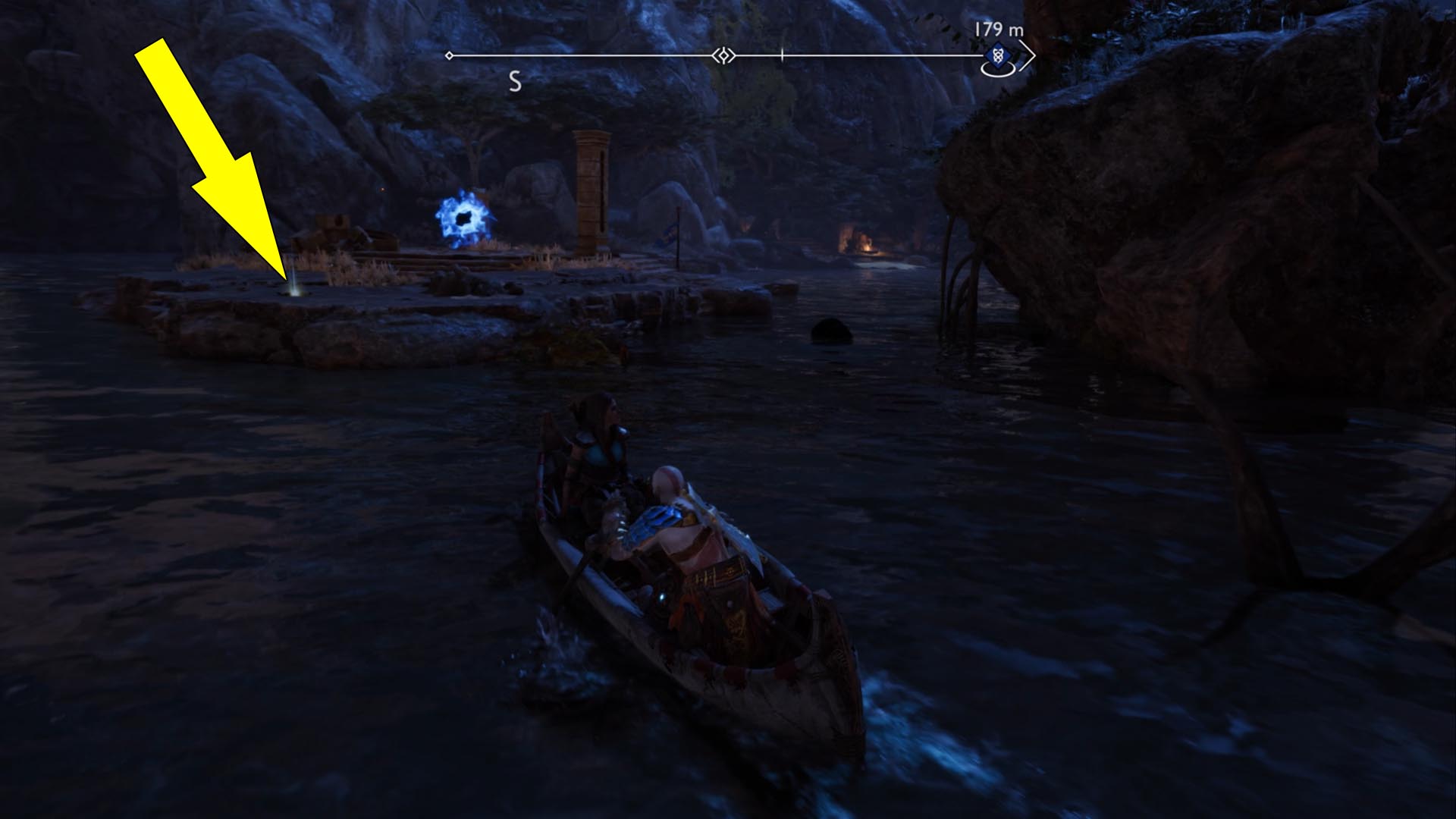Click the diamond waypoint symbol at compass center
The image size is (1456, 819).
click(x=723, y=55)
